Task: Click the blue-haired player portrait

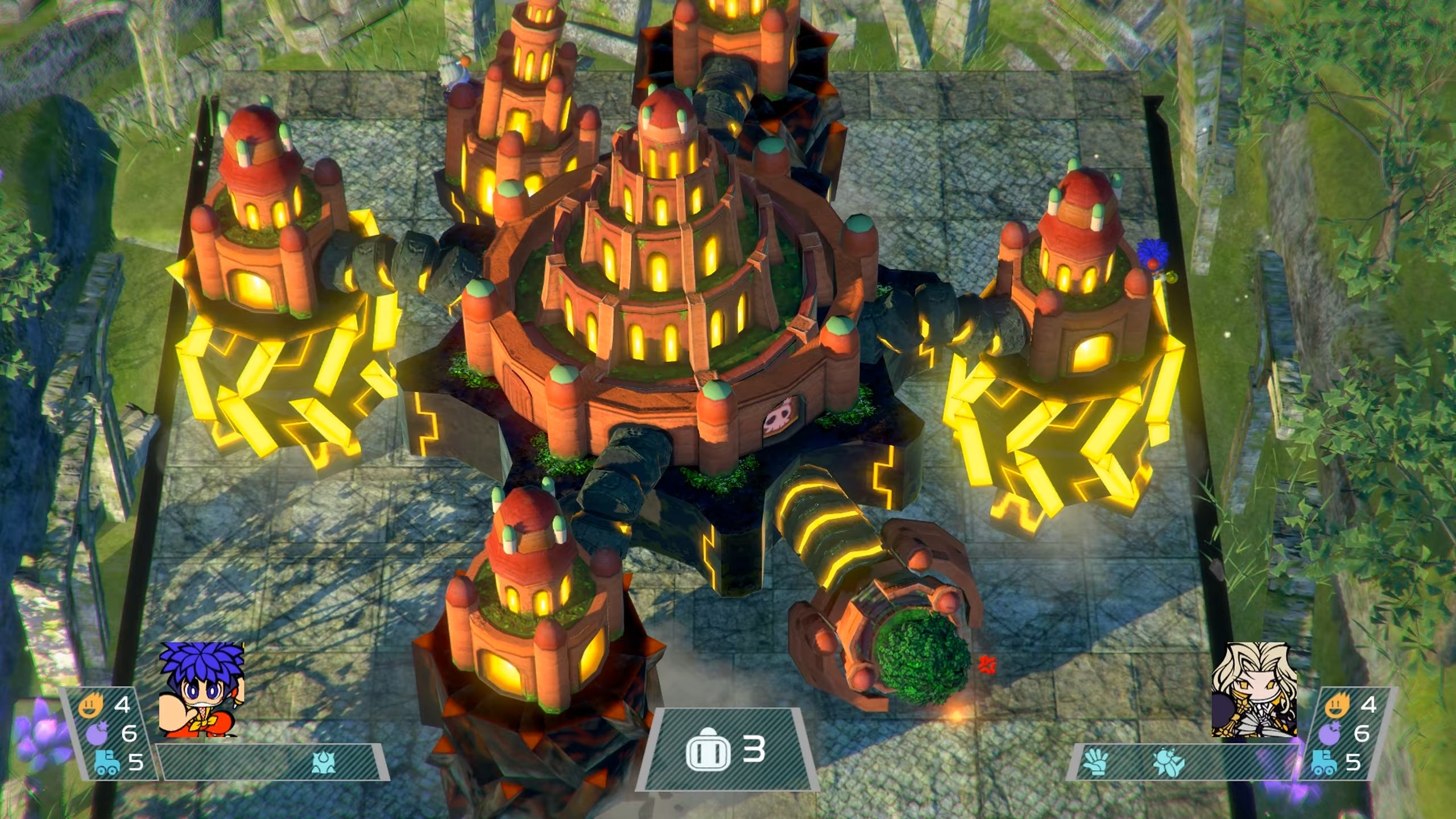Action: 201,689
